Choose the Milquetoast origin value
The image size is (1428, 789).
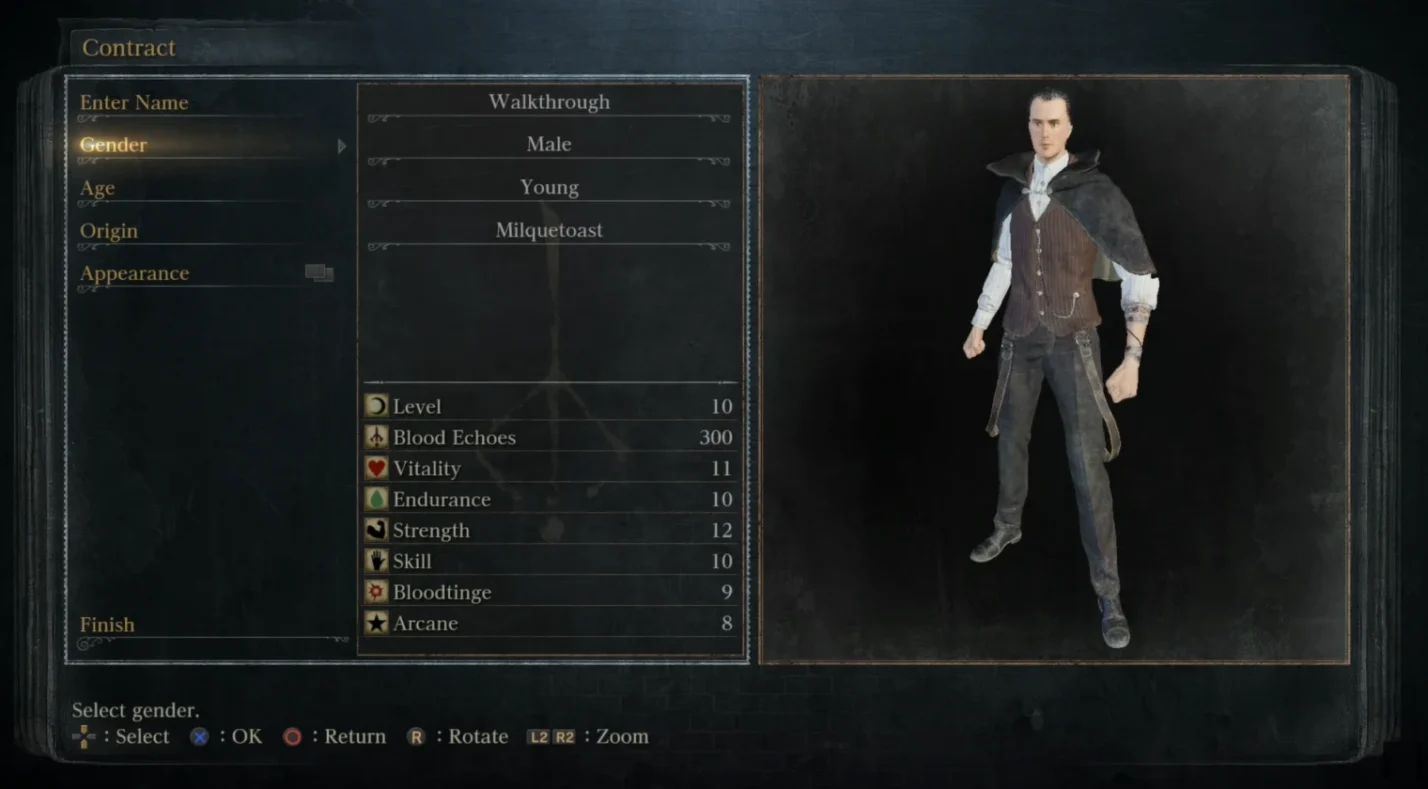click(549, 231)
